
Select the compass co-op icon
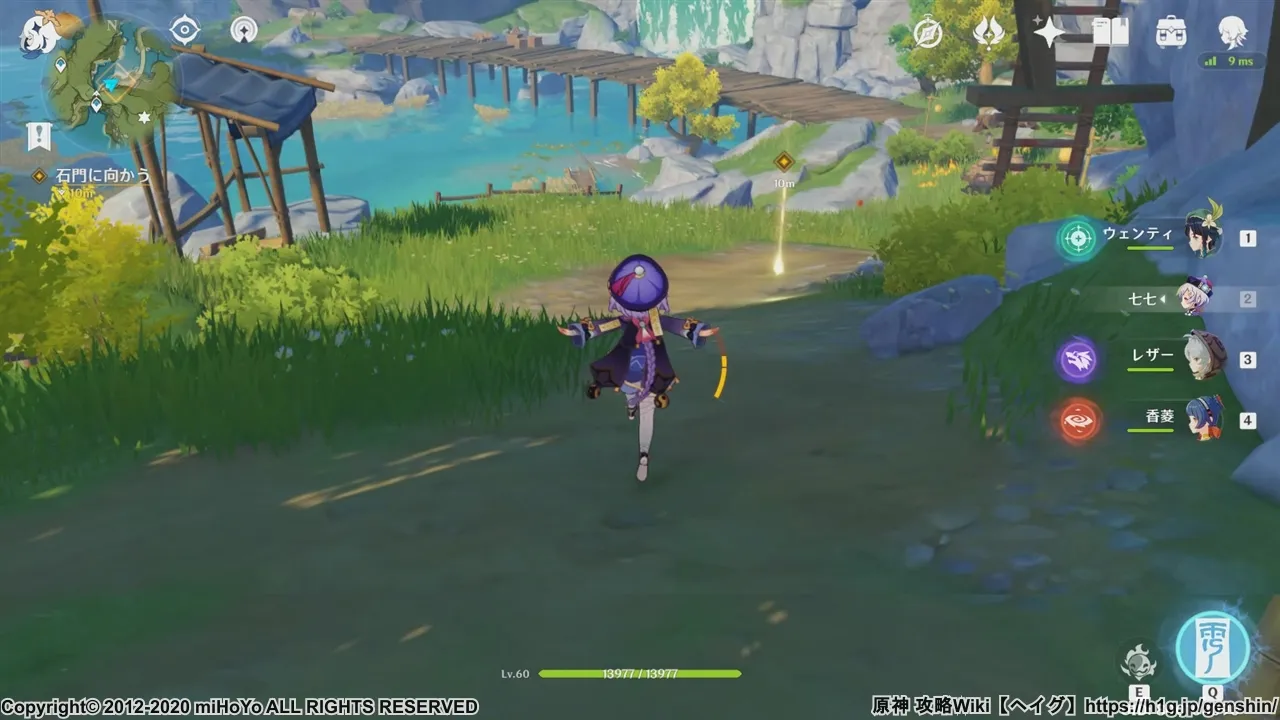coord(928,30)
